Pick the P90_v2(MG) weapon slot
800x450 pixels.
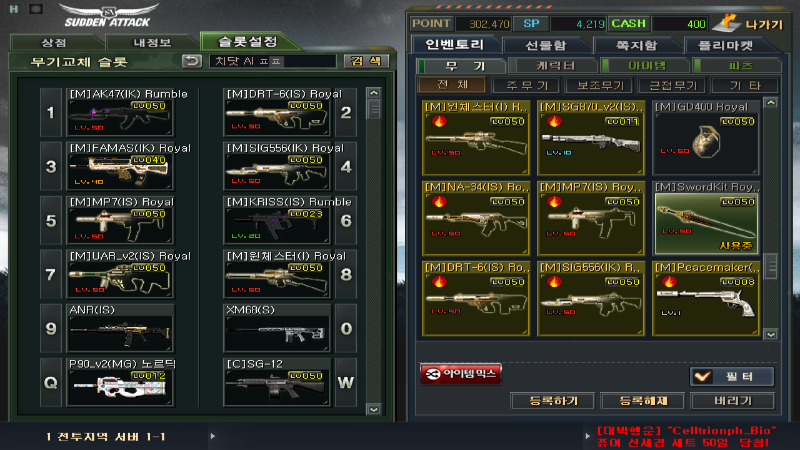coord(127,381)
